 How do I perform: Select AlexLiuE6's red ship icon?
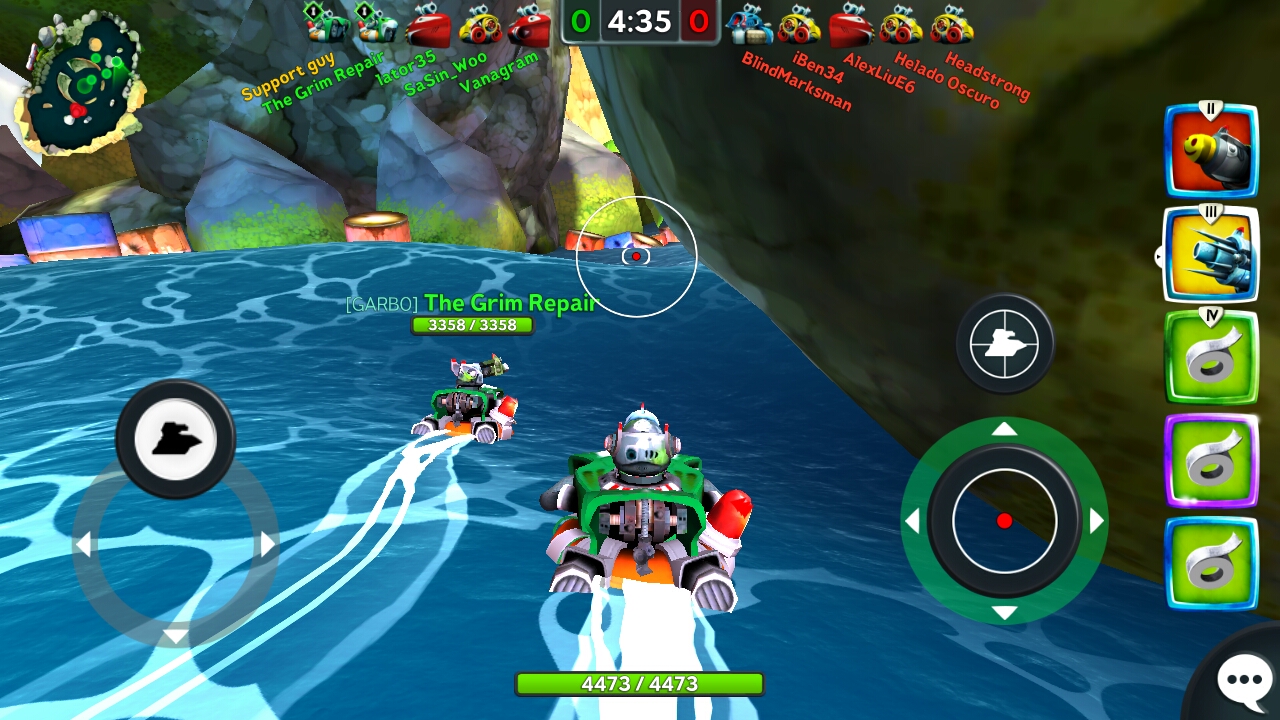[x=851, y=24]
